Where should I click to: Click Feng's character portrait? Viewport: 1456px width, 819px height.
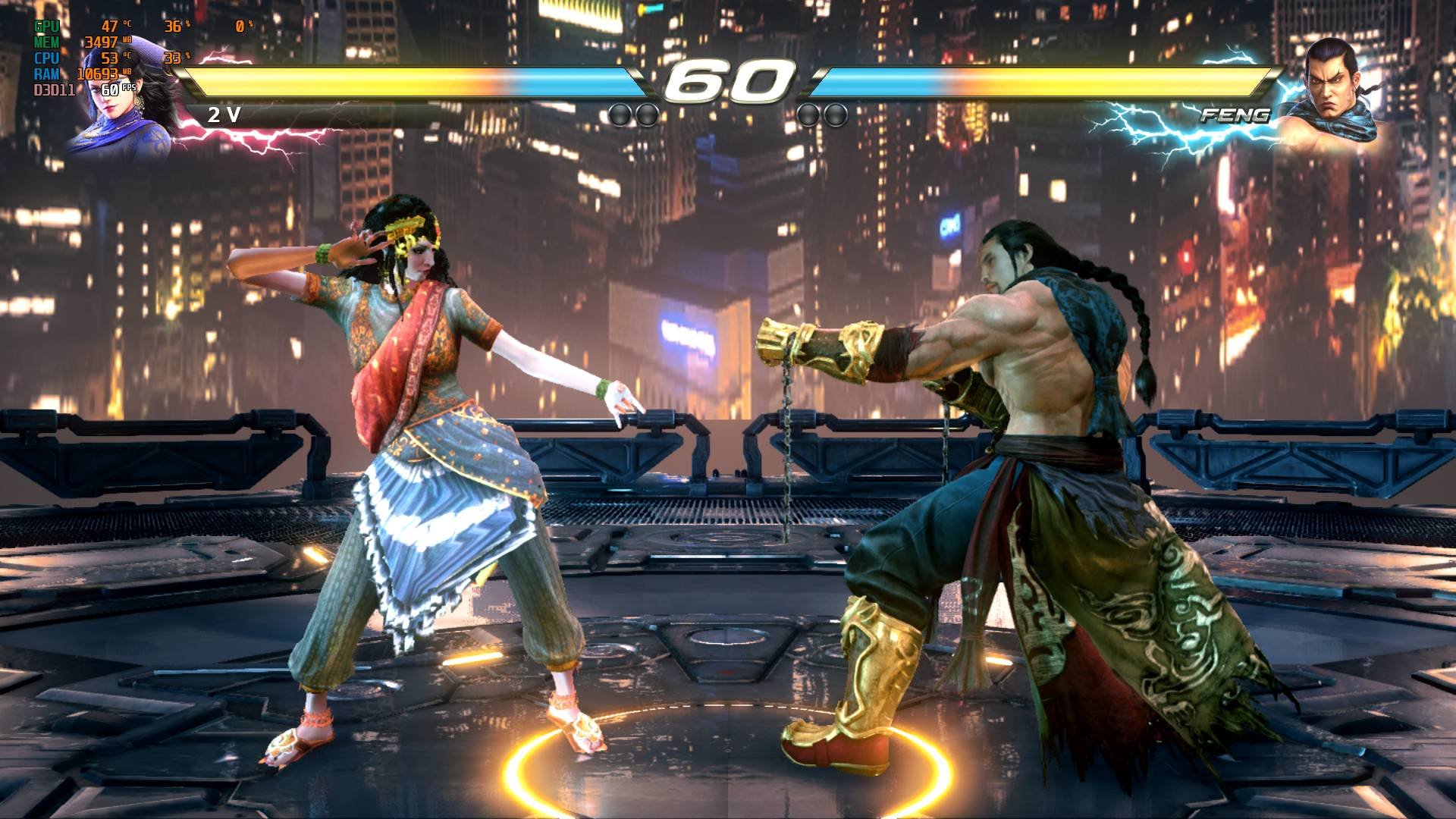click(x=1329, y=91)
